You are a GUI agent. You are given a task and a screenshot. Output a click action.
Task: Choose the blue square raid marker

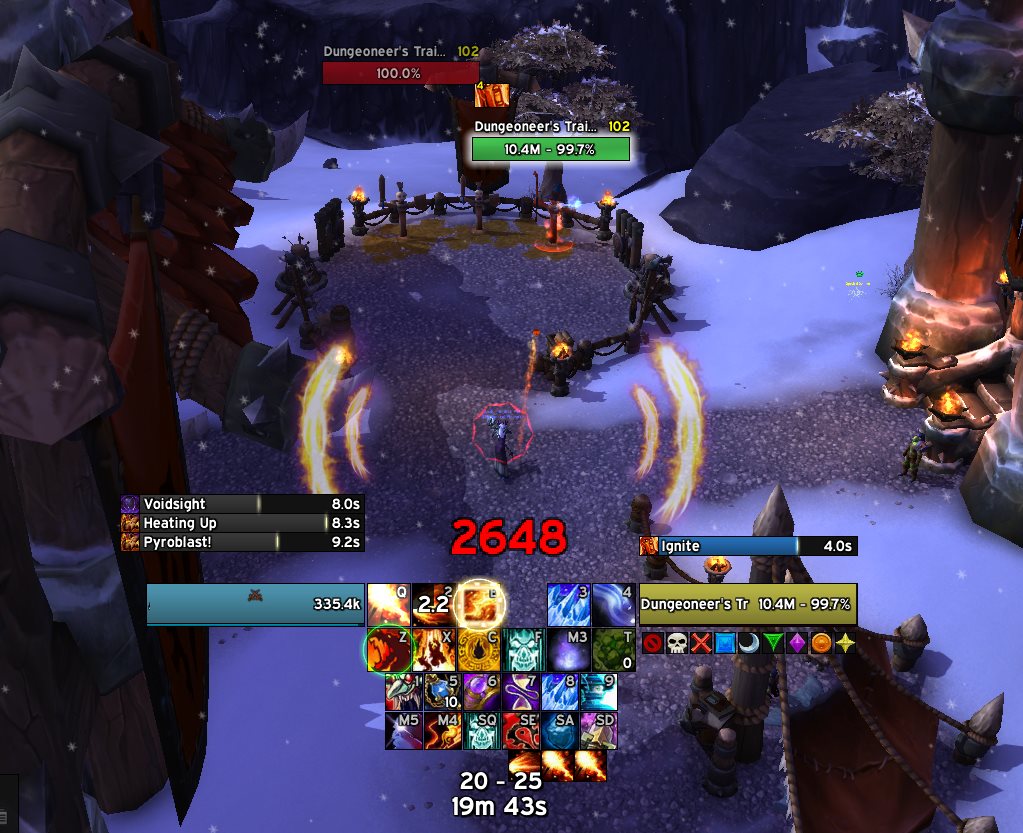[724, 643]
